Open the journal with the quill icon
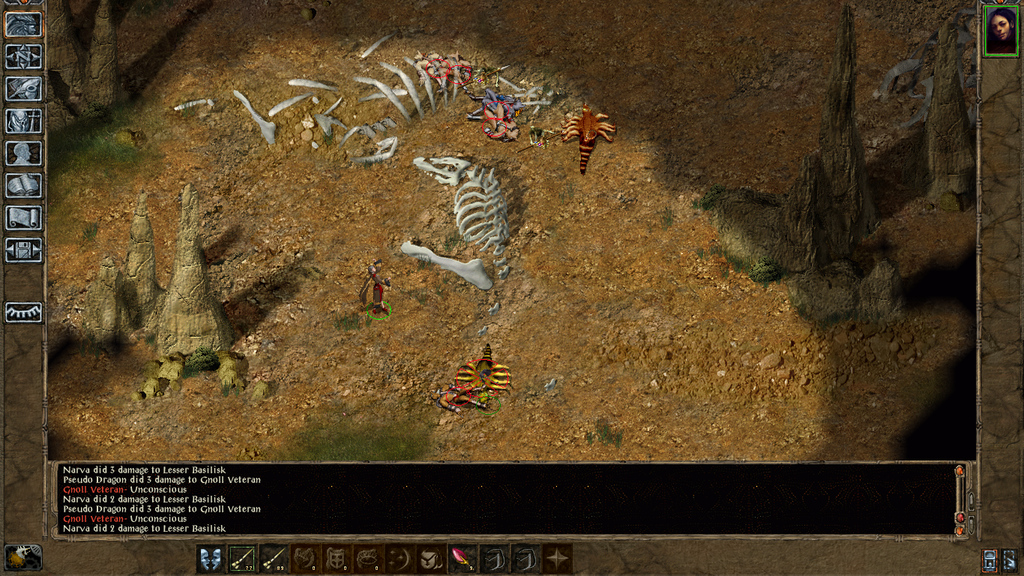 pos(23,88)
